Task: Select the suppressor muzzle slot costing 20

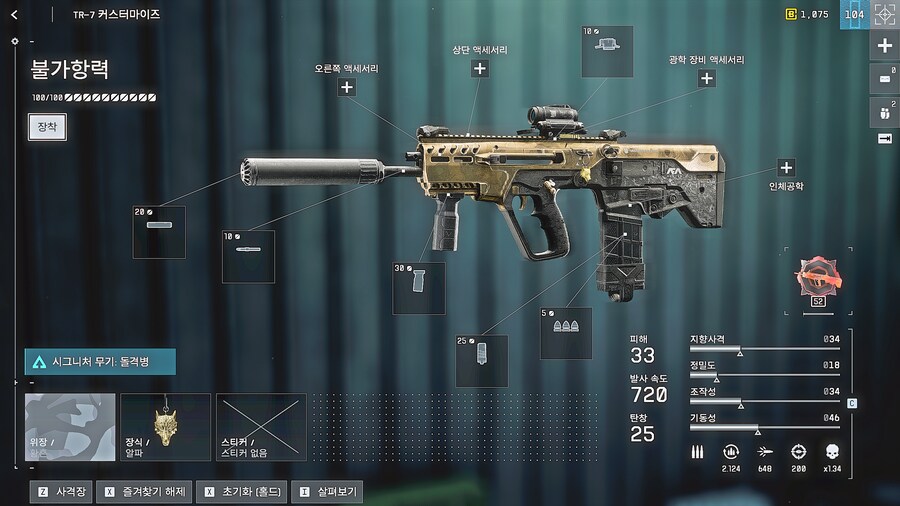Action: (x=159, y=232)
